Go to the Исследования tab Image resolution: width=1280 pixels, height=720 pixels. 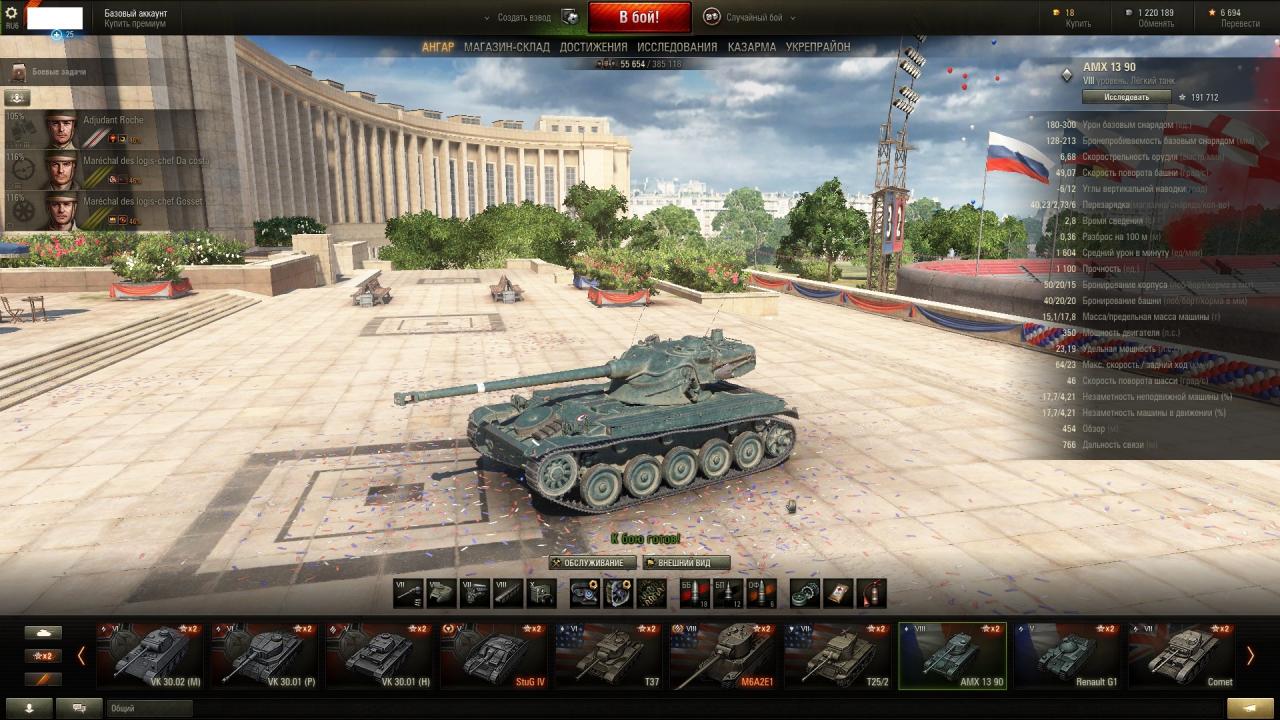pos(677,47)
